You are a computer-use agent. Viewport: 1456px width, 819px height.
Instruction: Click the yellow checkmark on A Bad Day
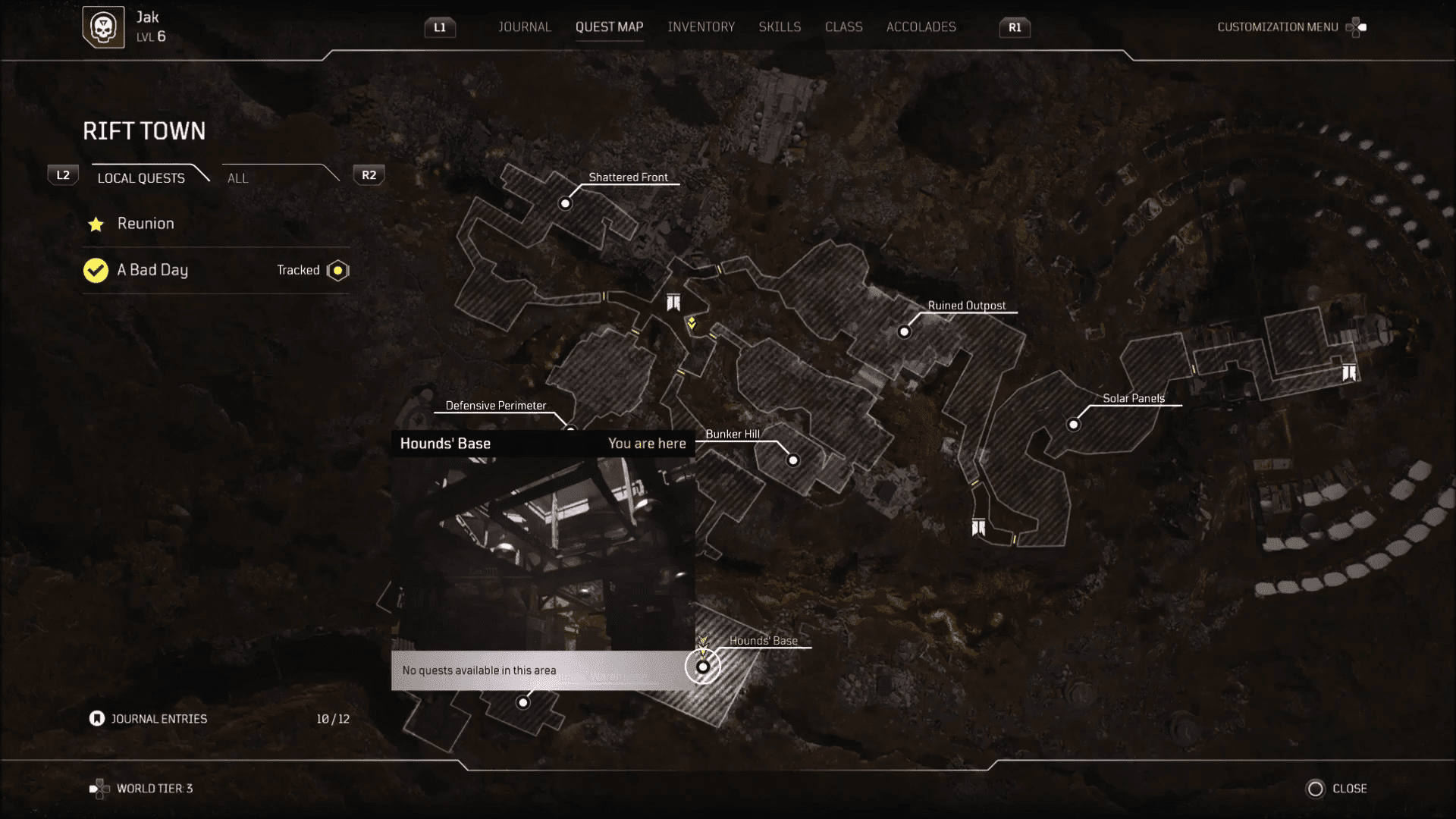coord(96,270)
